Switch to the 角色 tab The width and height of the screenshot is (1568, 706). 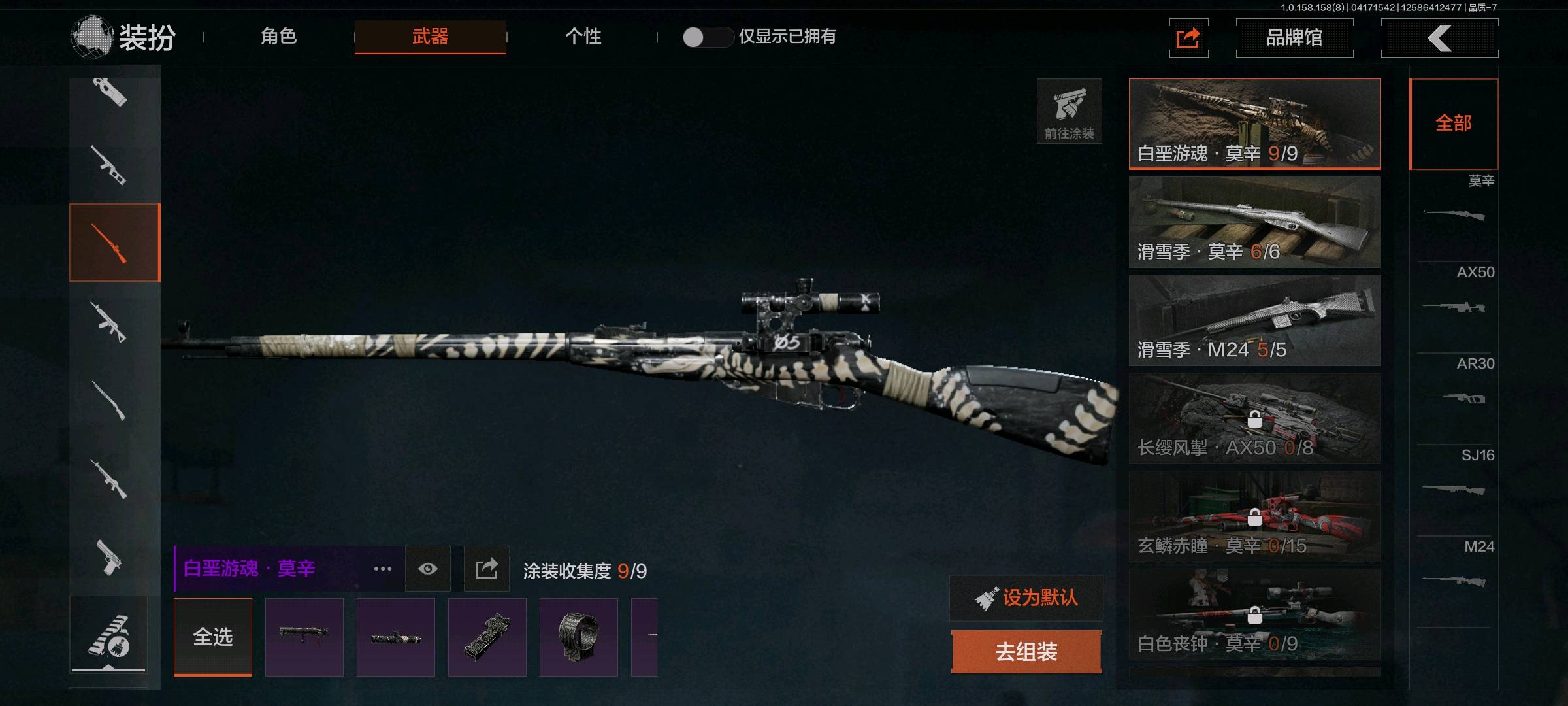(279, 37)
